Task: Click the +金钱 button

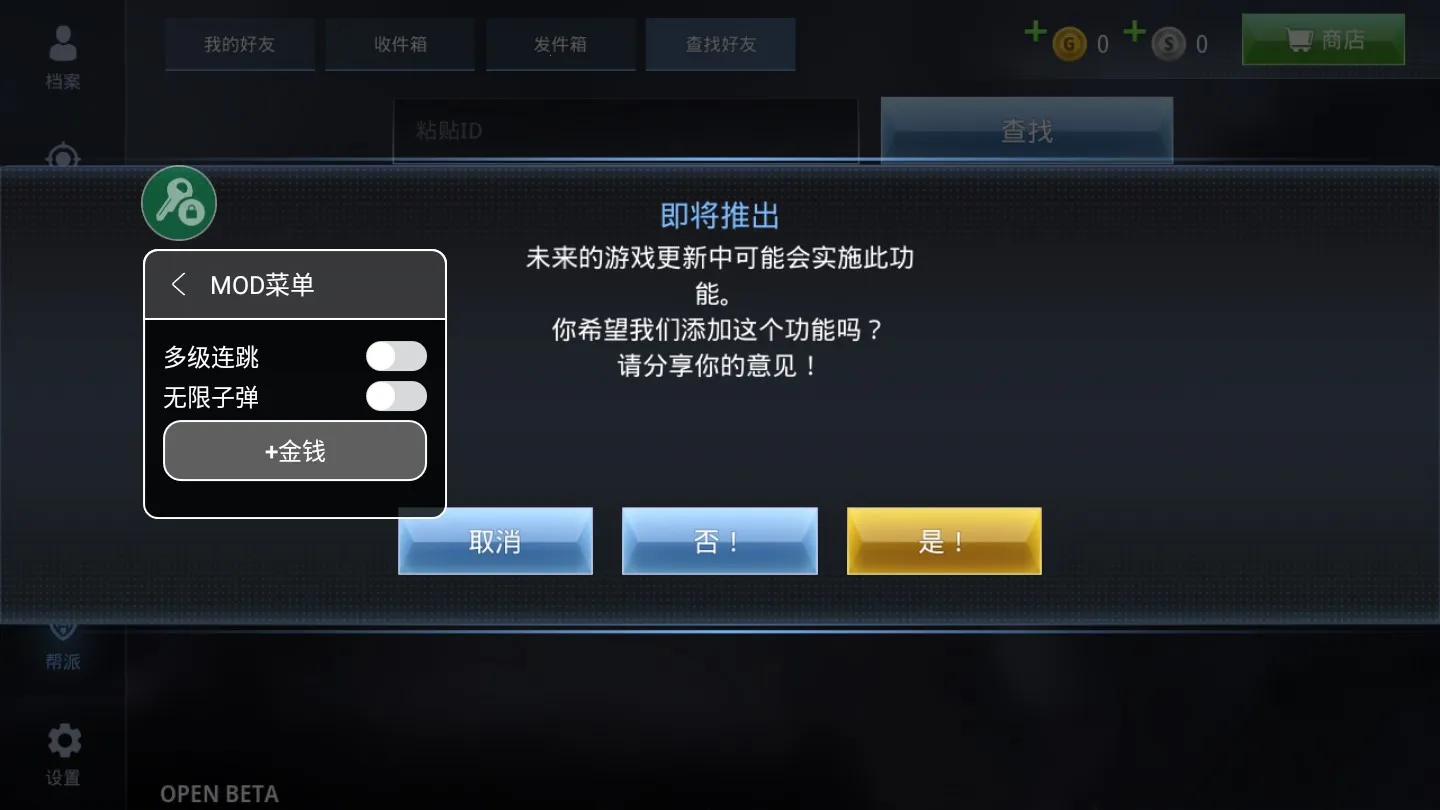Action: [294, 450]
